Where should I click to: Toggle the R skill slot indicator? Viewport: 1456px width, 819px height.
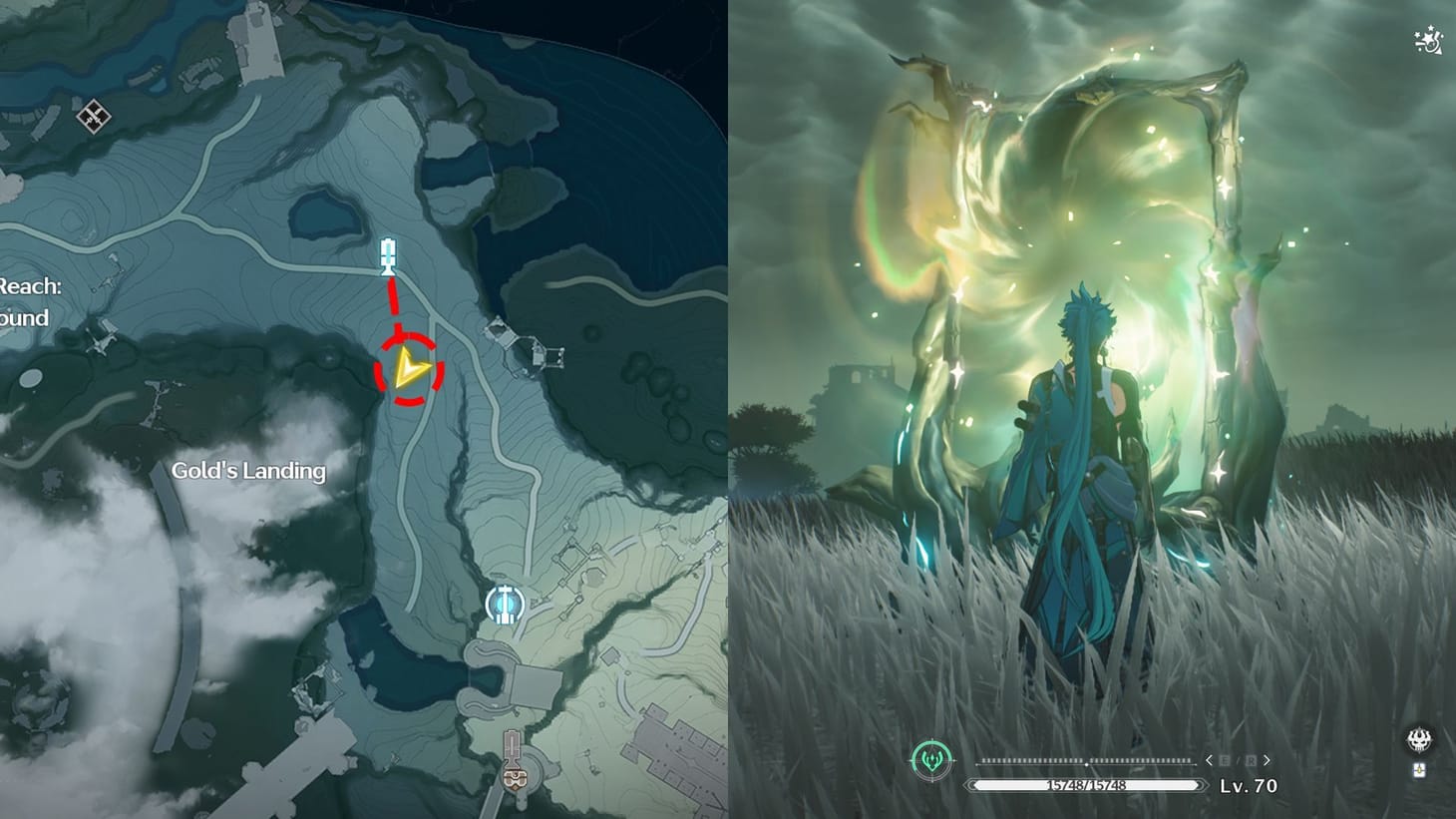[x=1249, y=759]
